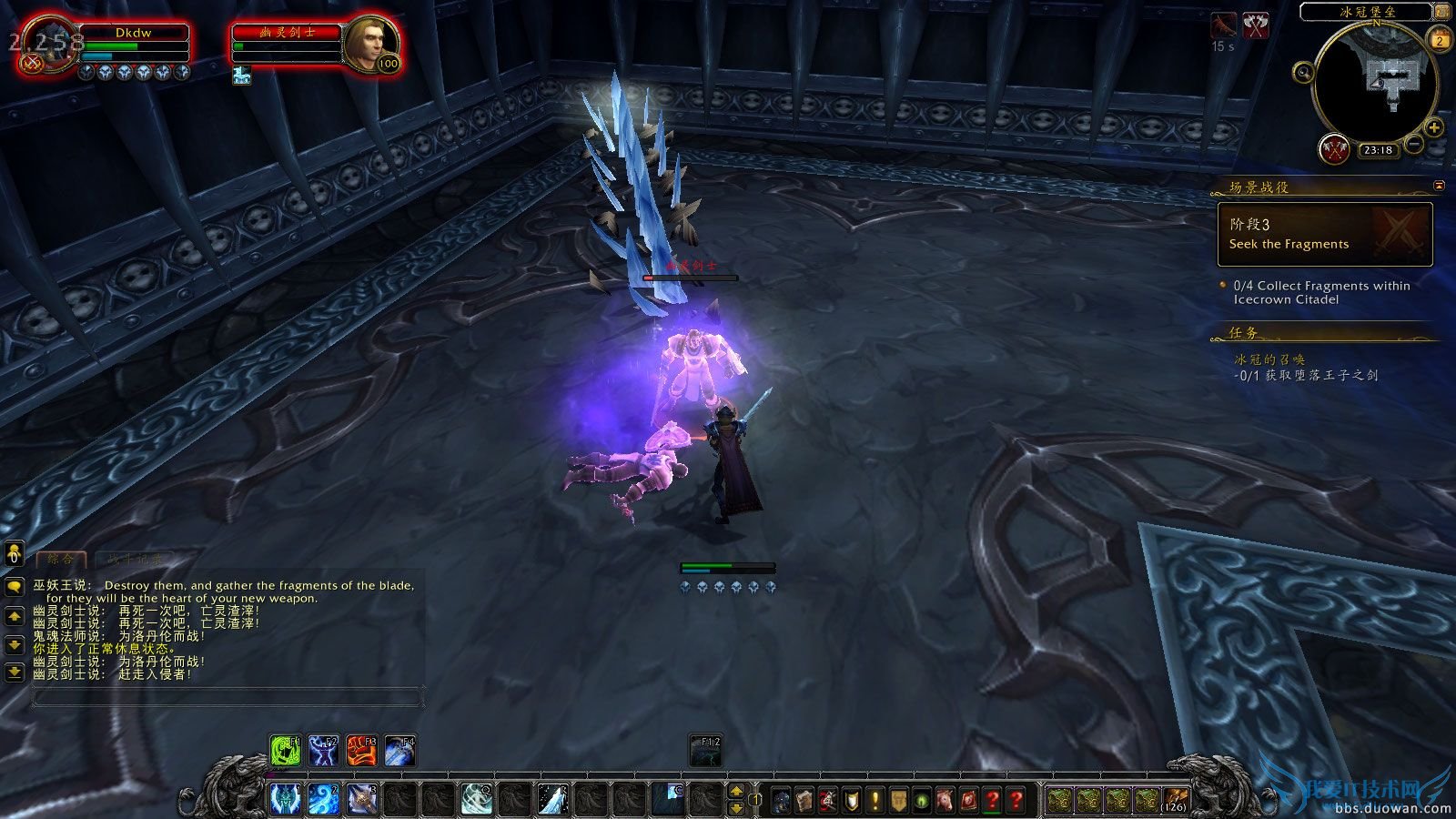The width and height of the screenshot is (1456, 819).
Task: Click the PvP emblem below the minimap
Action: click(x=1334, y=149)
